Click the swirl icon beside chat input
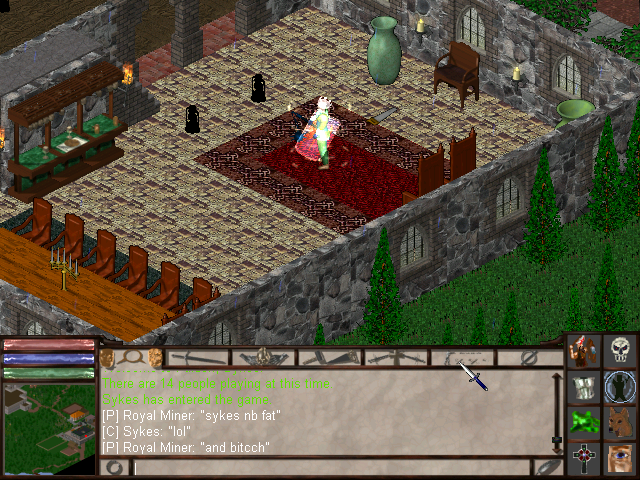This screenshot has height=480, width=640. 115,467
